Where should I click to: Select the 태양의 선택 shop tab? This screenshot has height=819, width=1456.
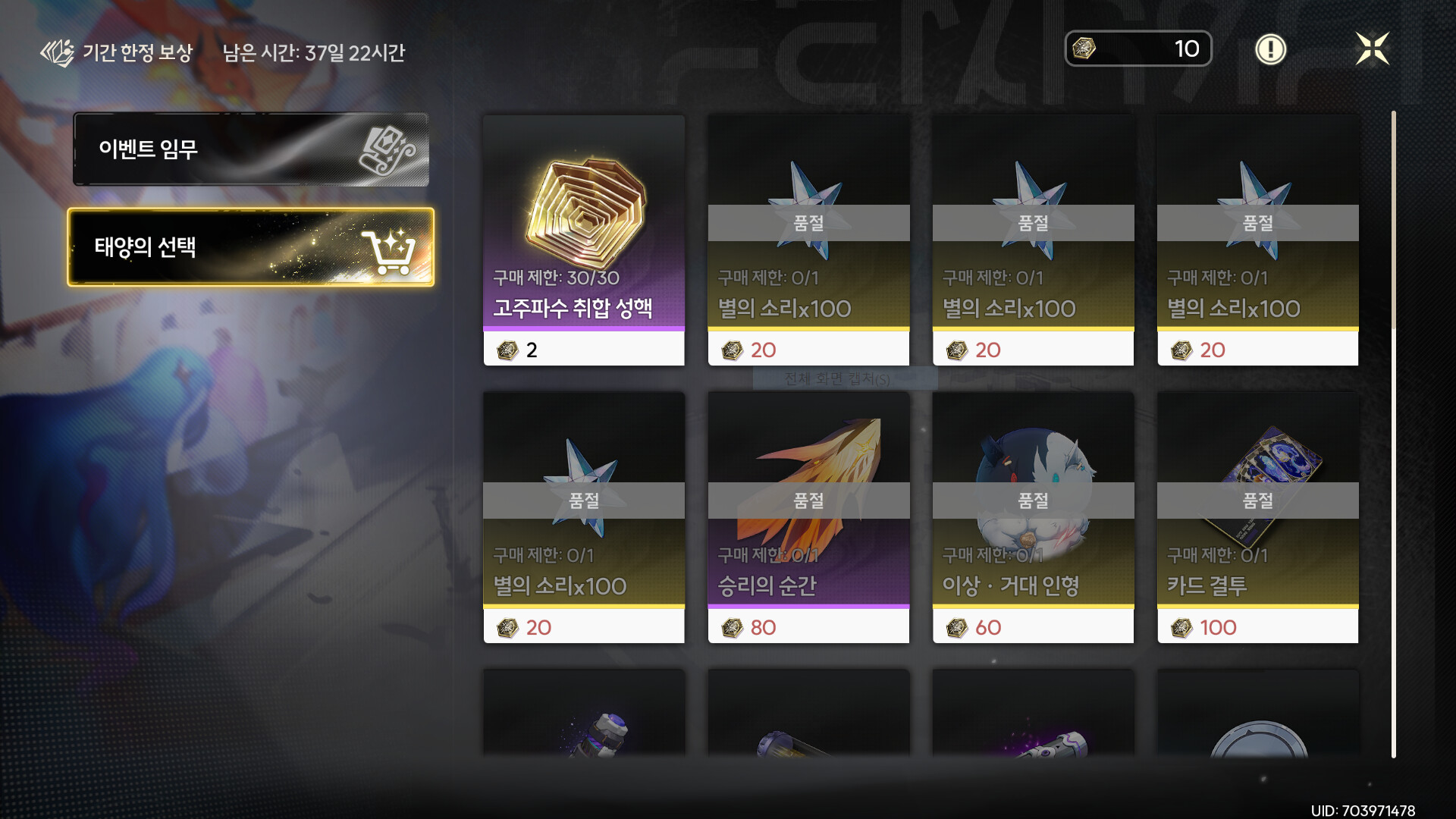(250, 247)
